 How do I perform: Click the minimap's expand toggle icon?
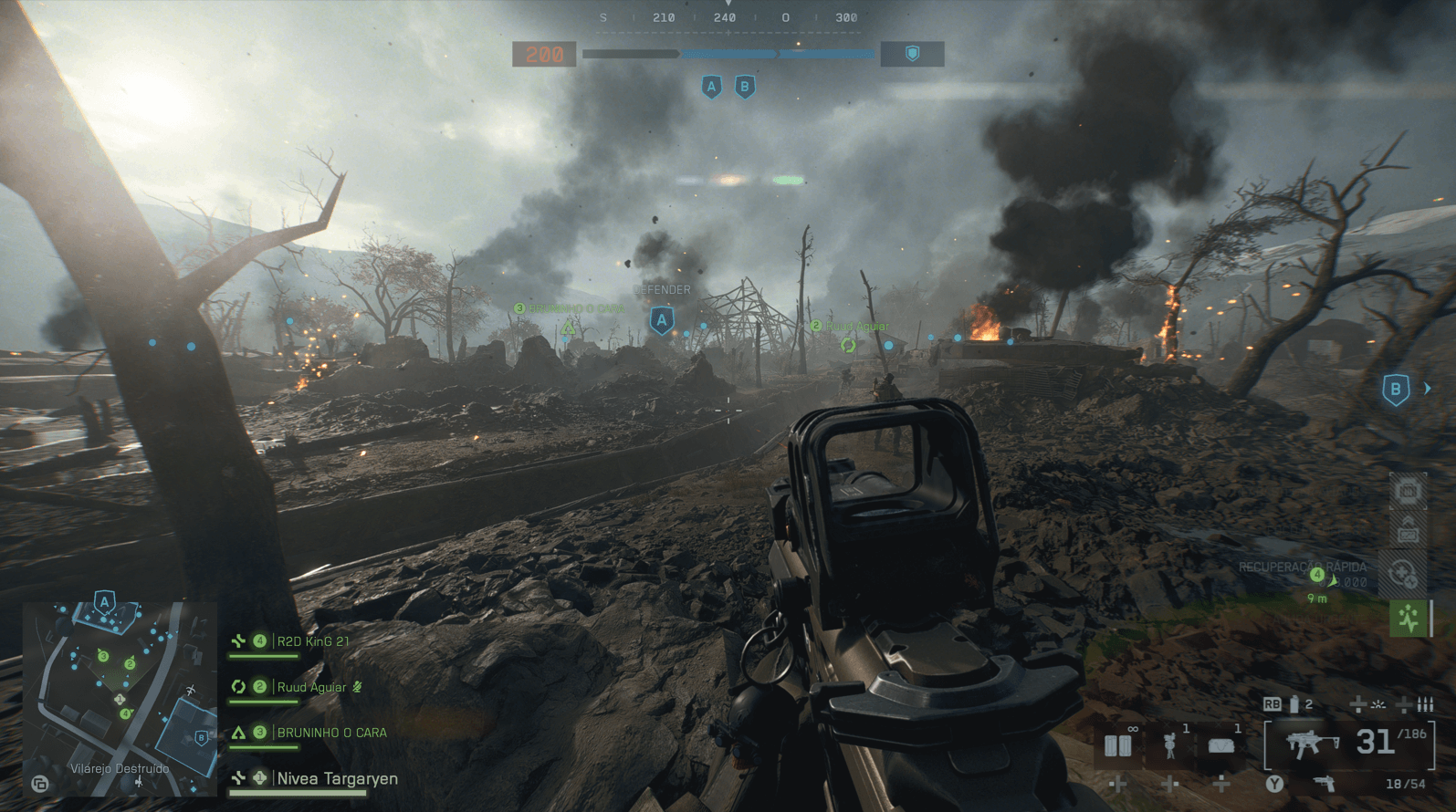[x=39, y=784]
